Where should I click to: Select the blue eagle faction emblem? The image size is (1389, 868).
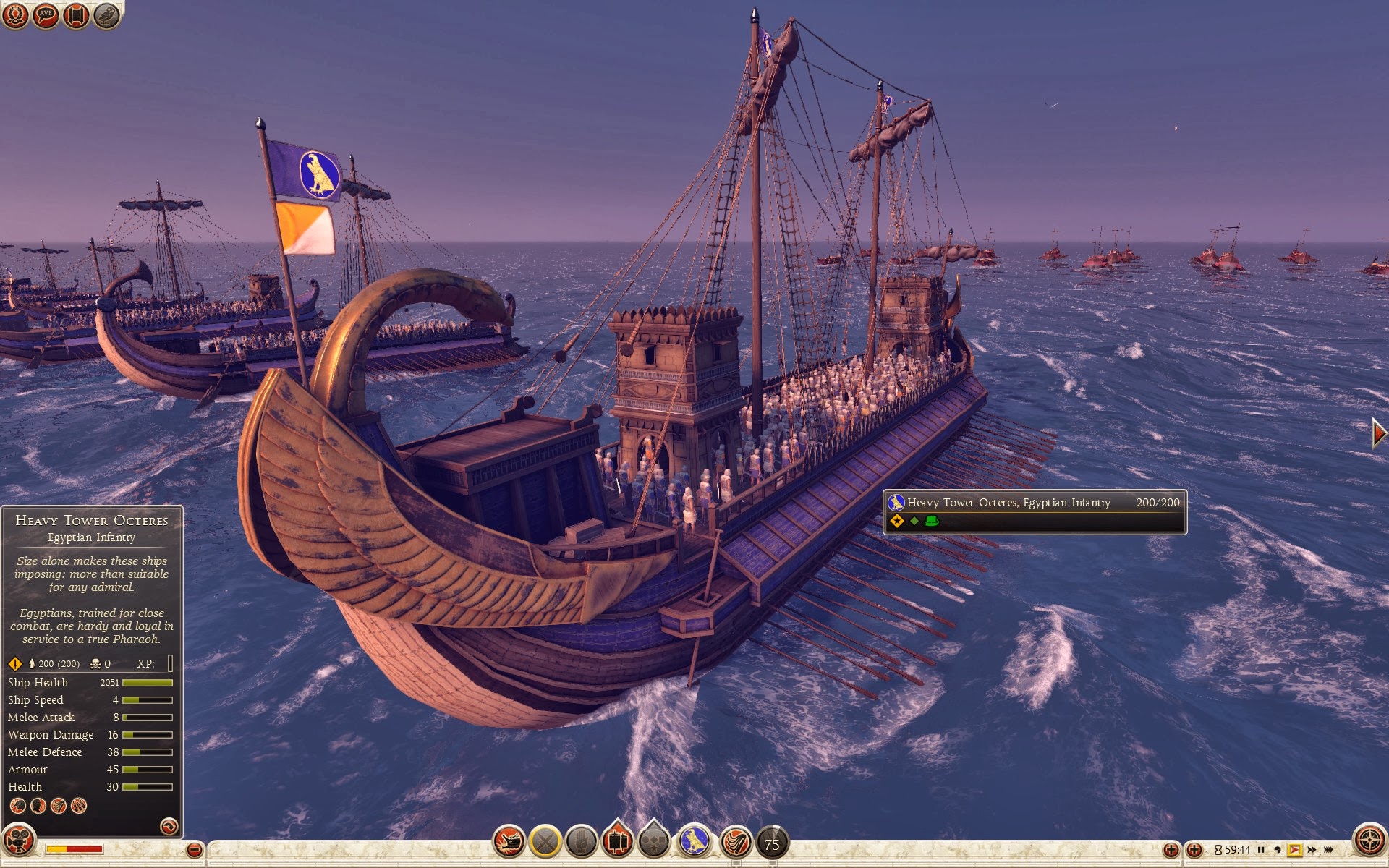(x=694, y=842)
